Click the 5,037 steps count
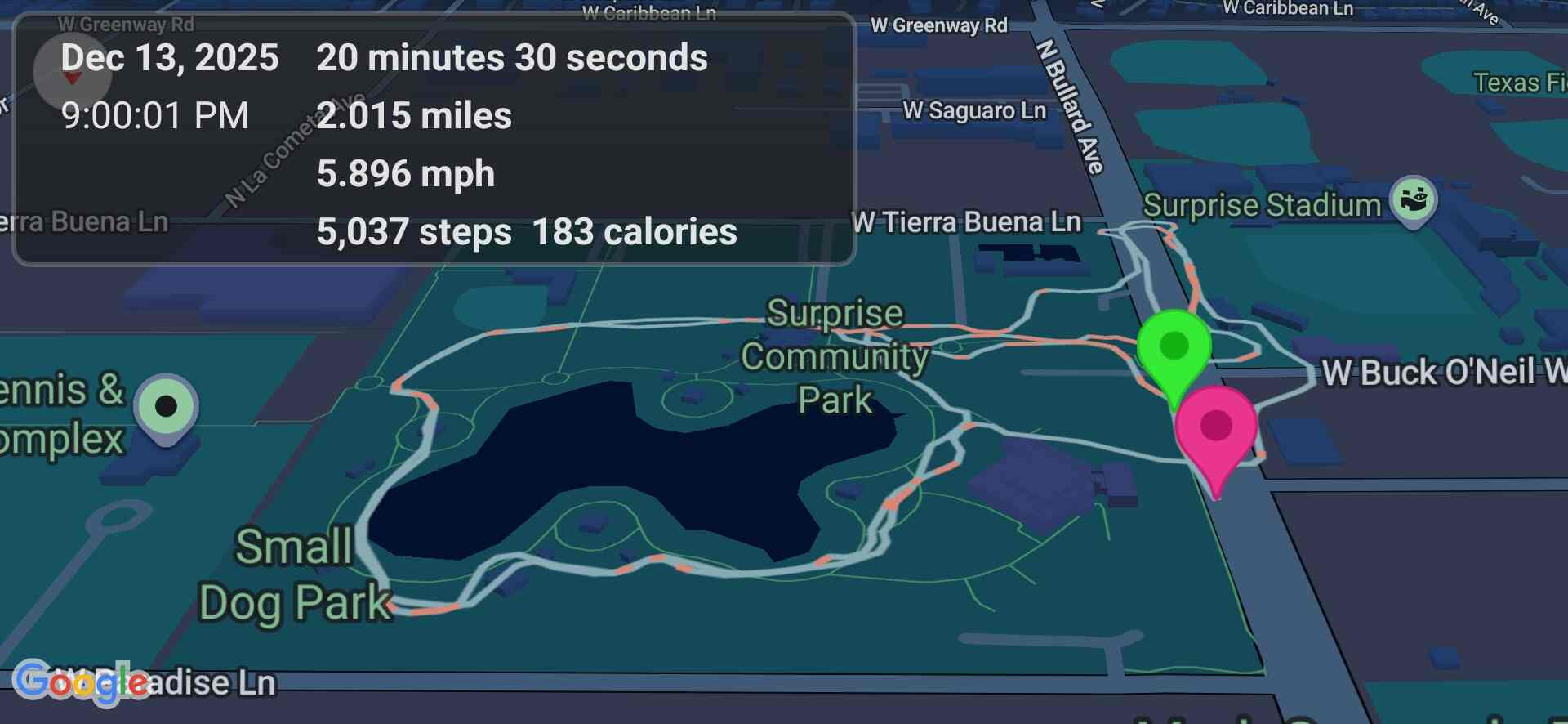 coord(413,232)
